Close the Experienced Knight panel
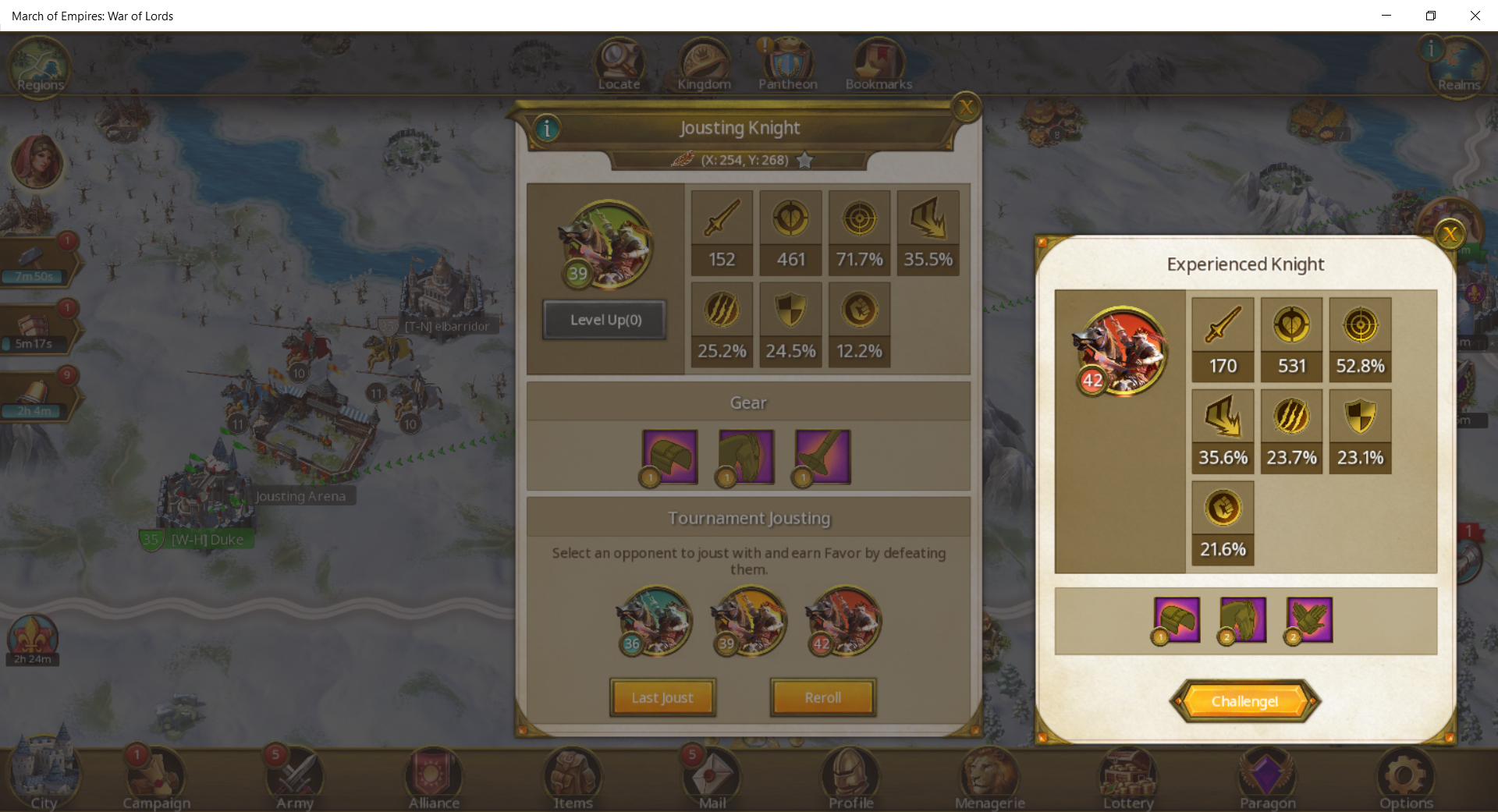 [x=1450, y=234]
